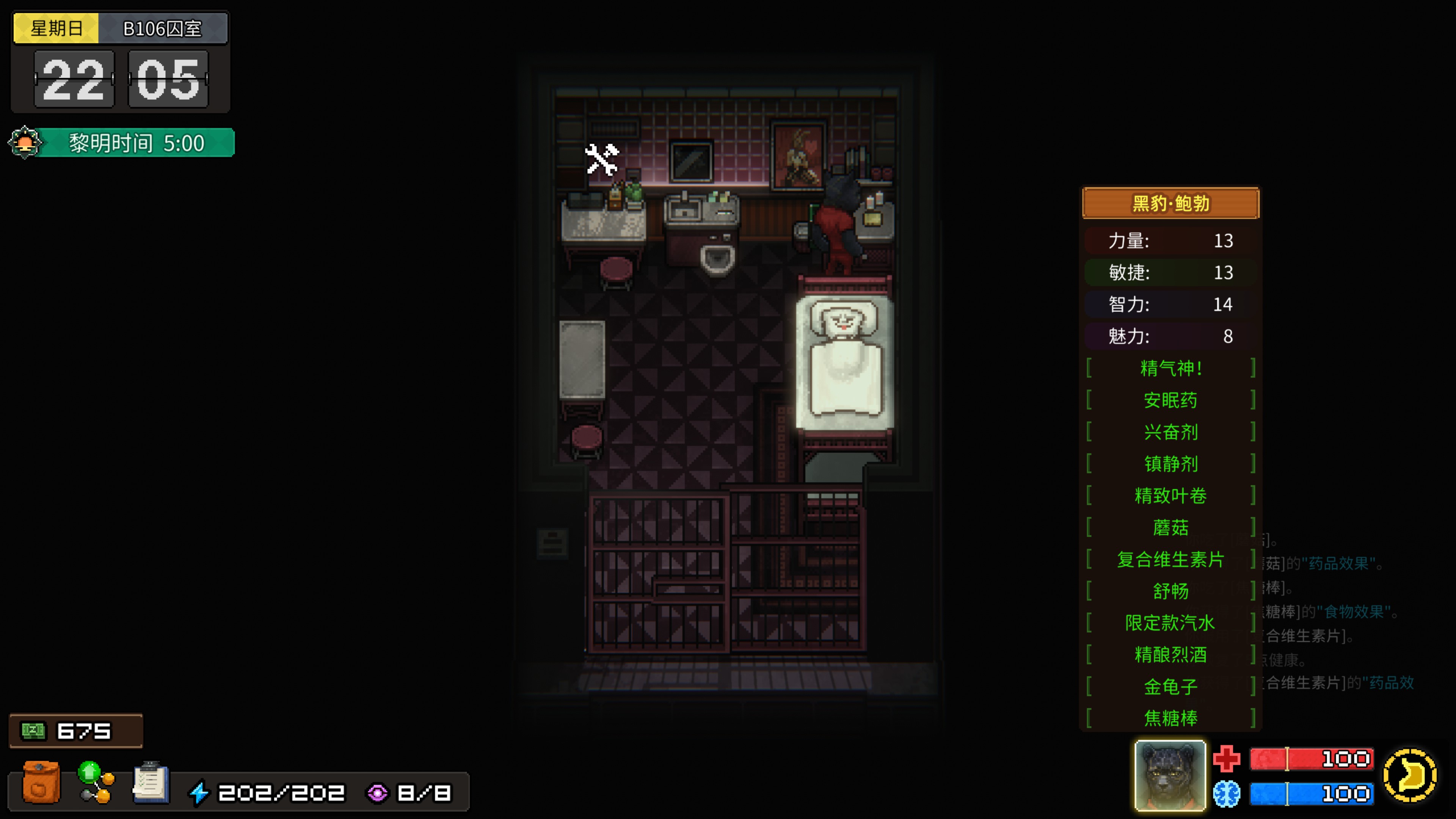Select the 精致叶卷 effect entry
Screen dimensions: 1456x819
(1170, 496)
